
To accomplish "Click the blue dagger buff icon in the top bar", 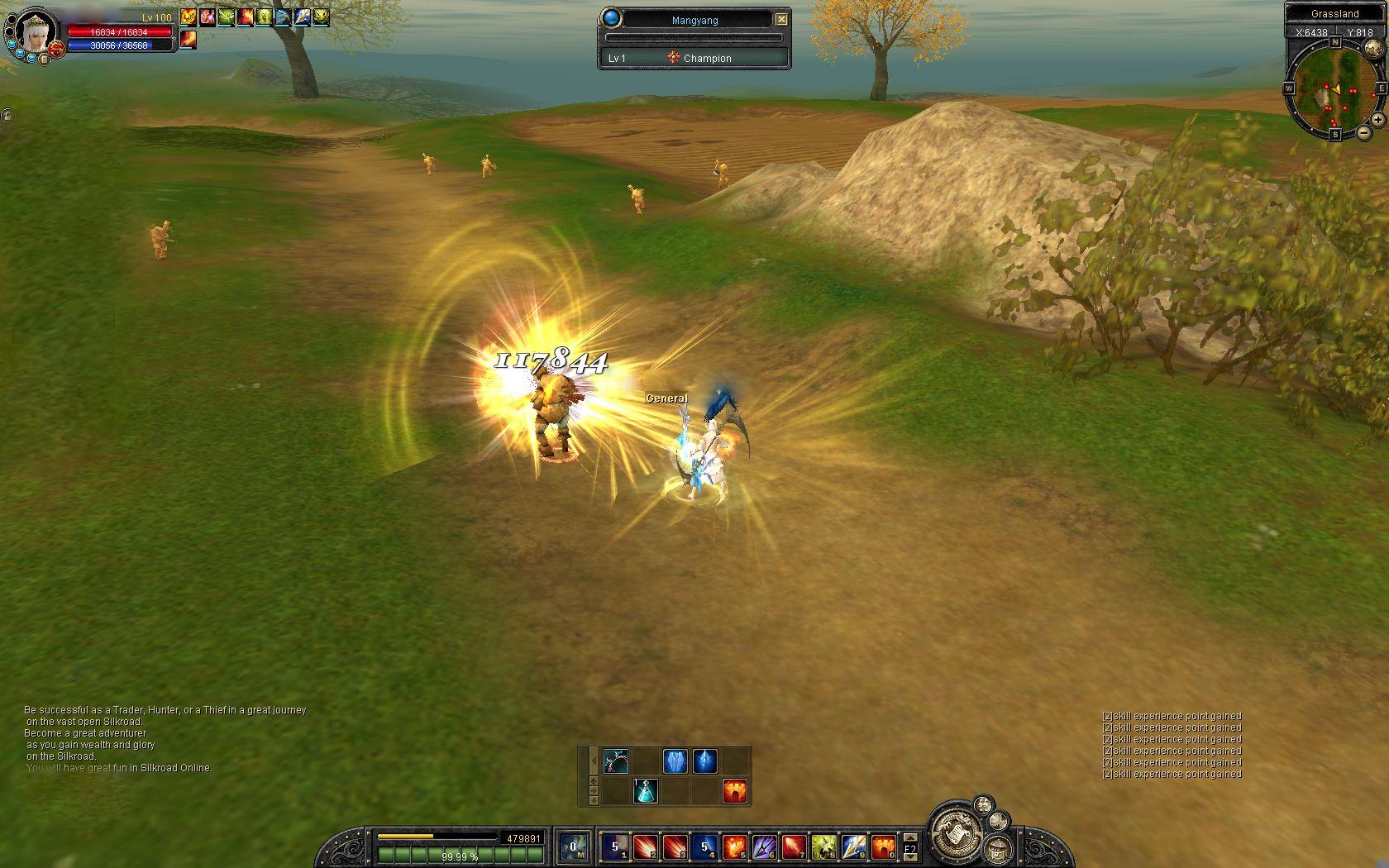I will point(283,17).
